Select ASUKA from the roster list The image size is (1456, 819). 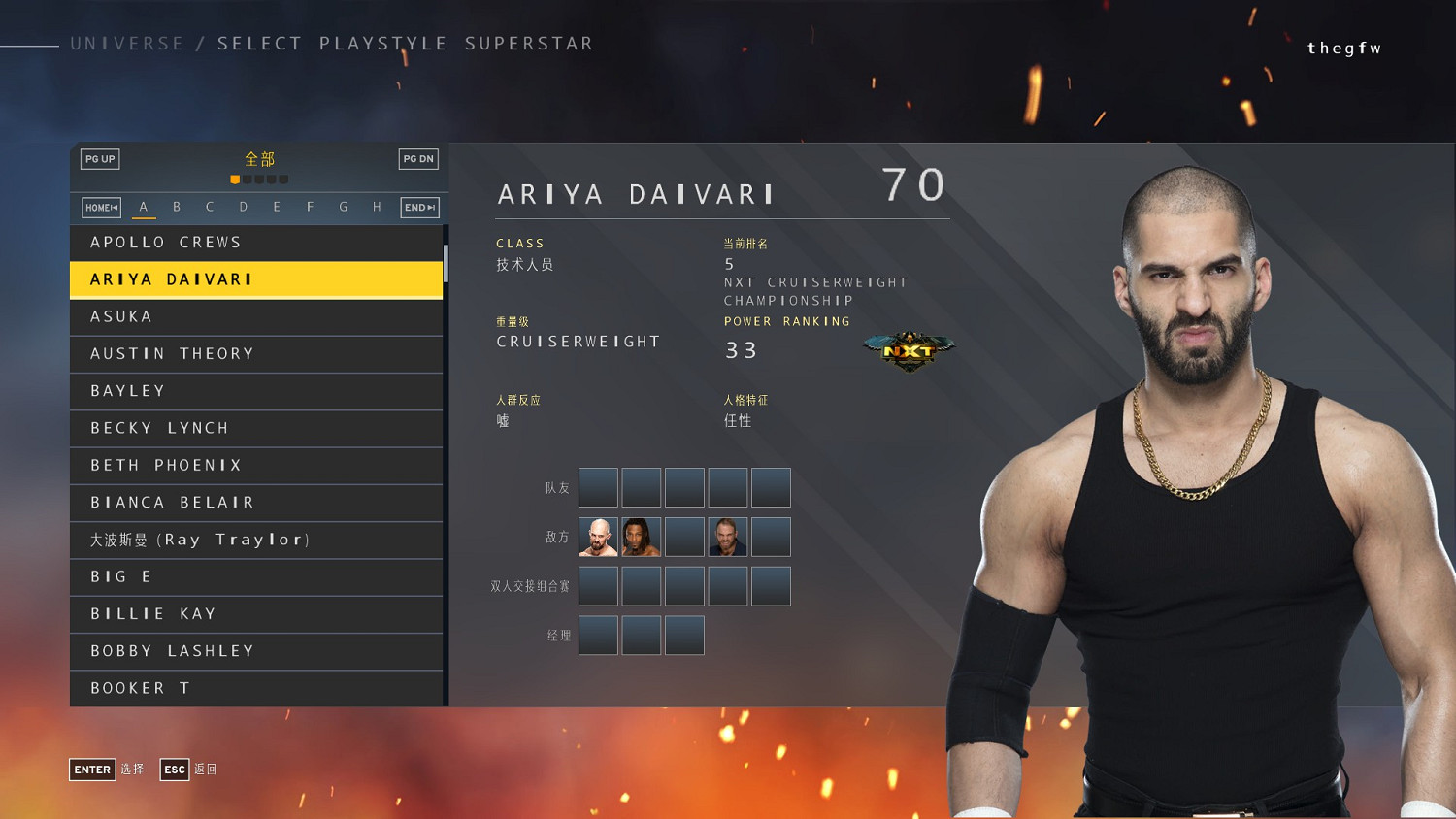pyautogui.click(x=256, y=316)
